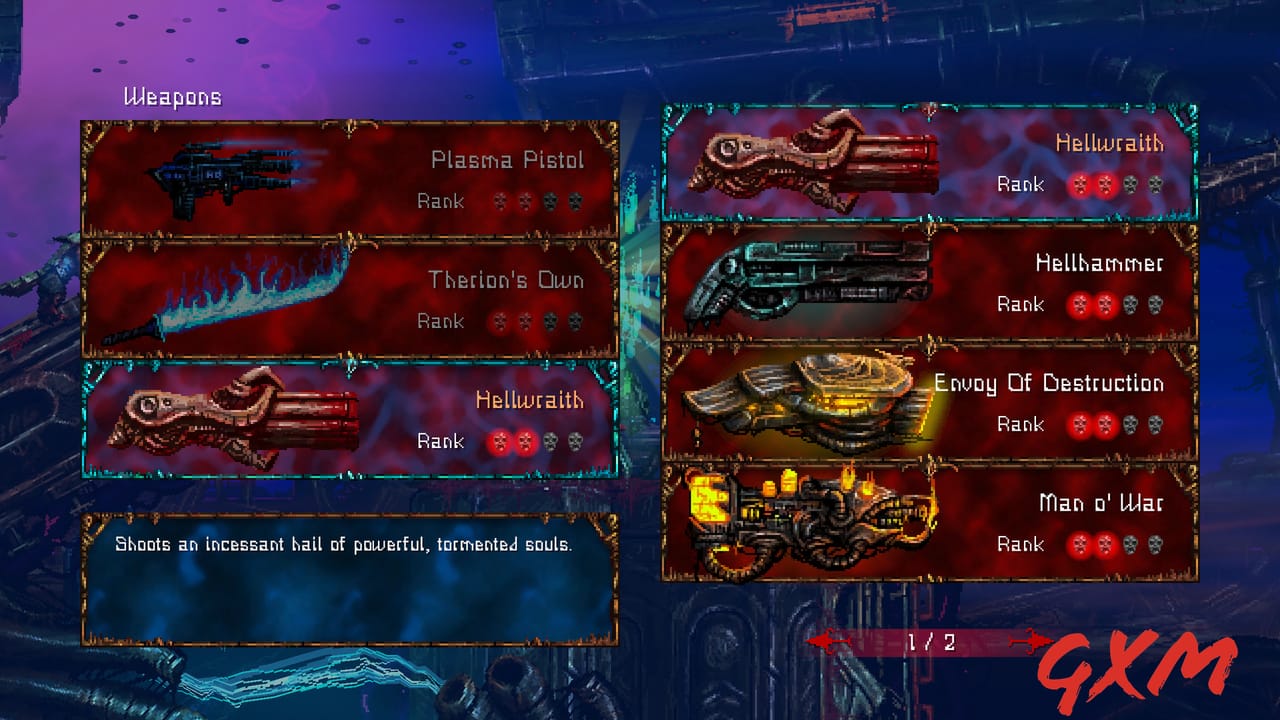Select the Therion's Own weapon entry

pos(350,295)
